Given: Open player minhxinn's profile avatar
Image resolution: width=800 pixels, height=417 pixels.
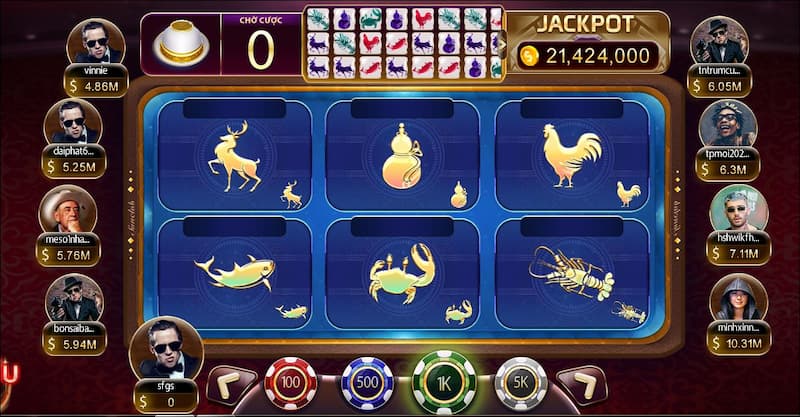Looking at the screenshot, I should click(x=738, y=299).
